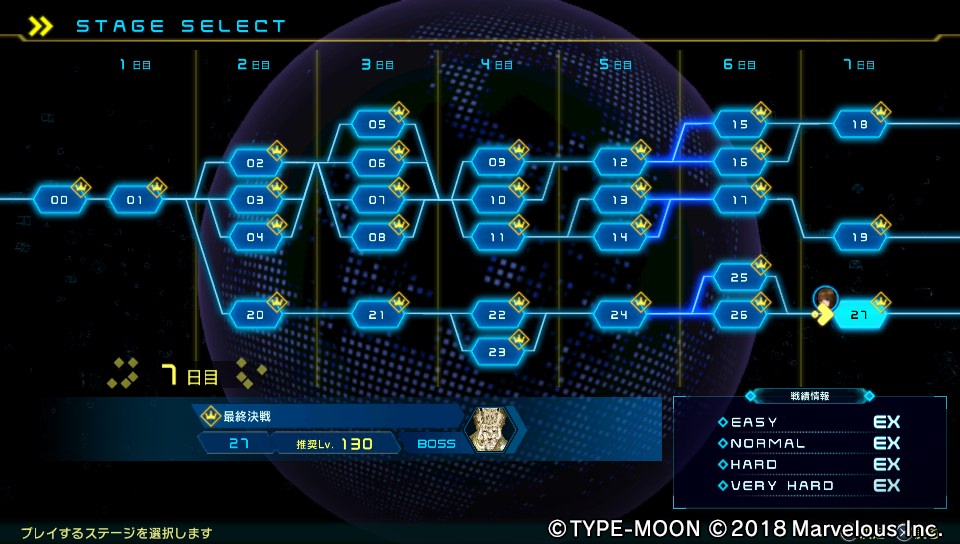Pick stage 23 node
Viewport: 960px width, 544px height.
498,352
